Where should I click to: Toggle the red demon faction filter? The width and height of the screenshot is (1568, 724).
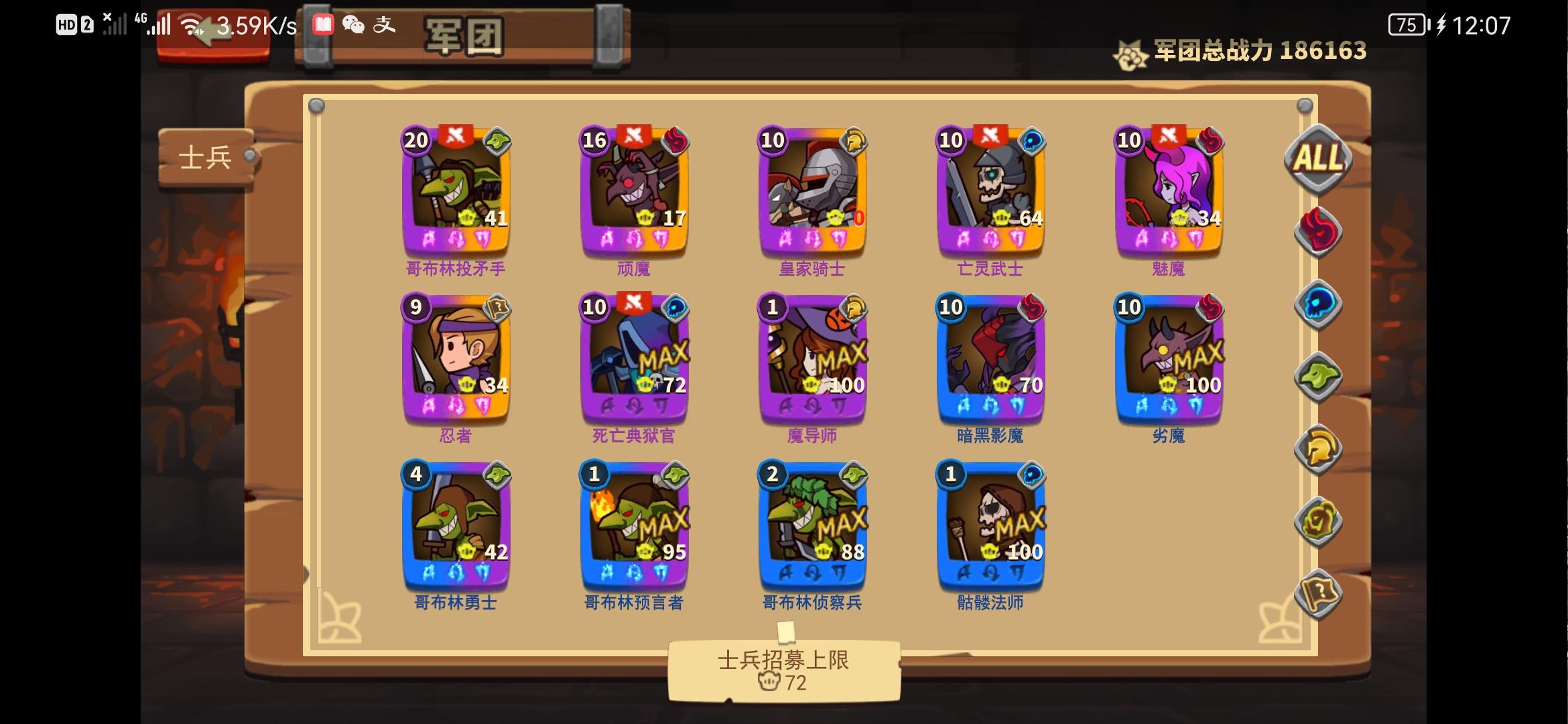click(x=1317, y=229)
